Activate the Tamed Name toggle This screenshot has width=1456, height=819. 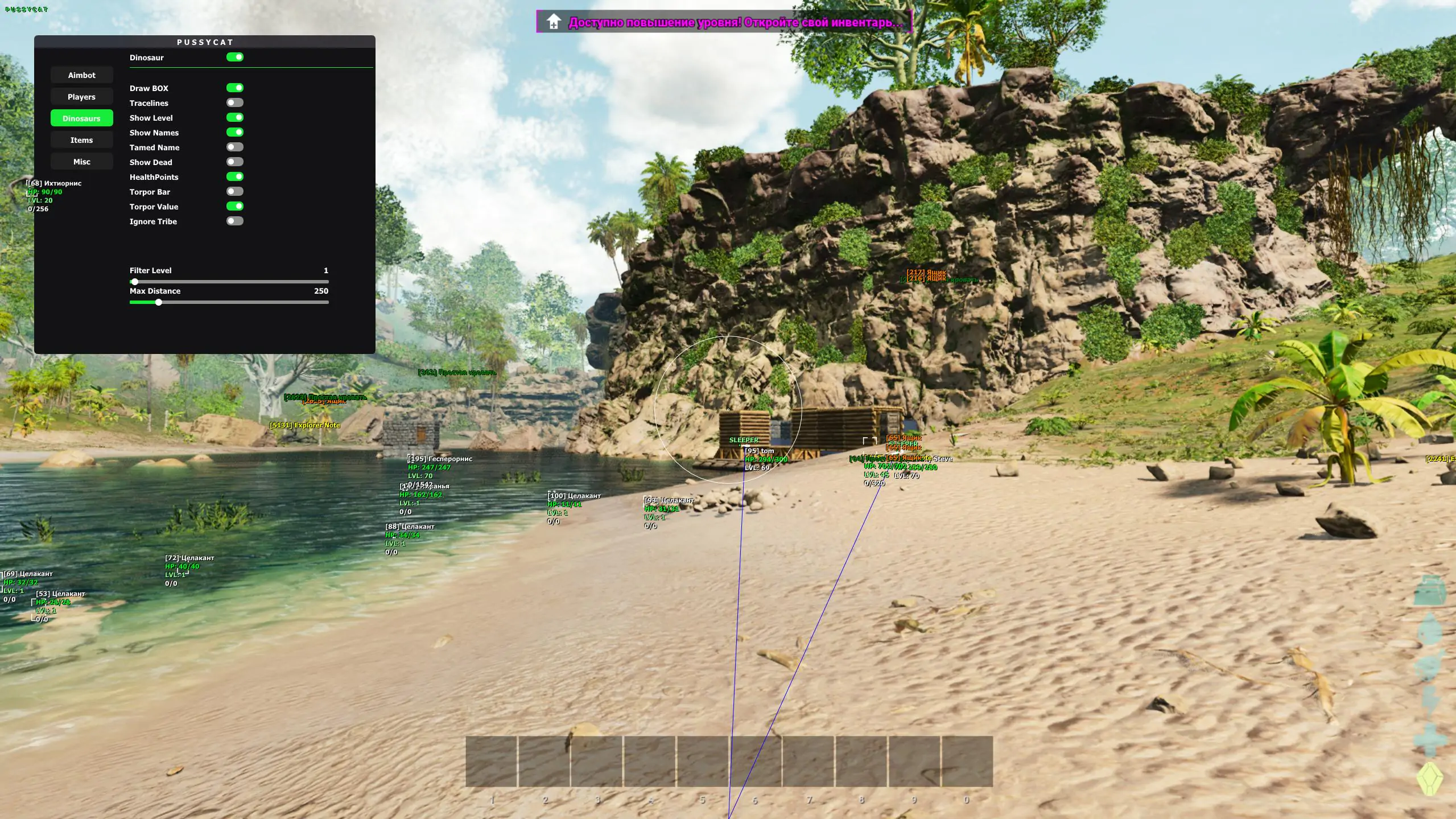(x=234, y=147)
